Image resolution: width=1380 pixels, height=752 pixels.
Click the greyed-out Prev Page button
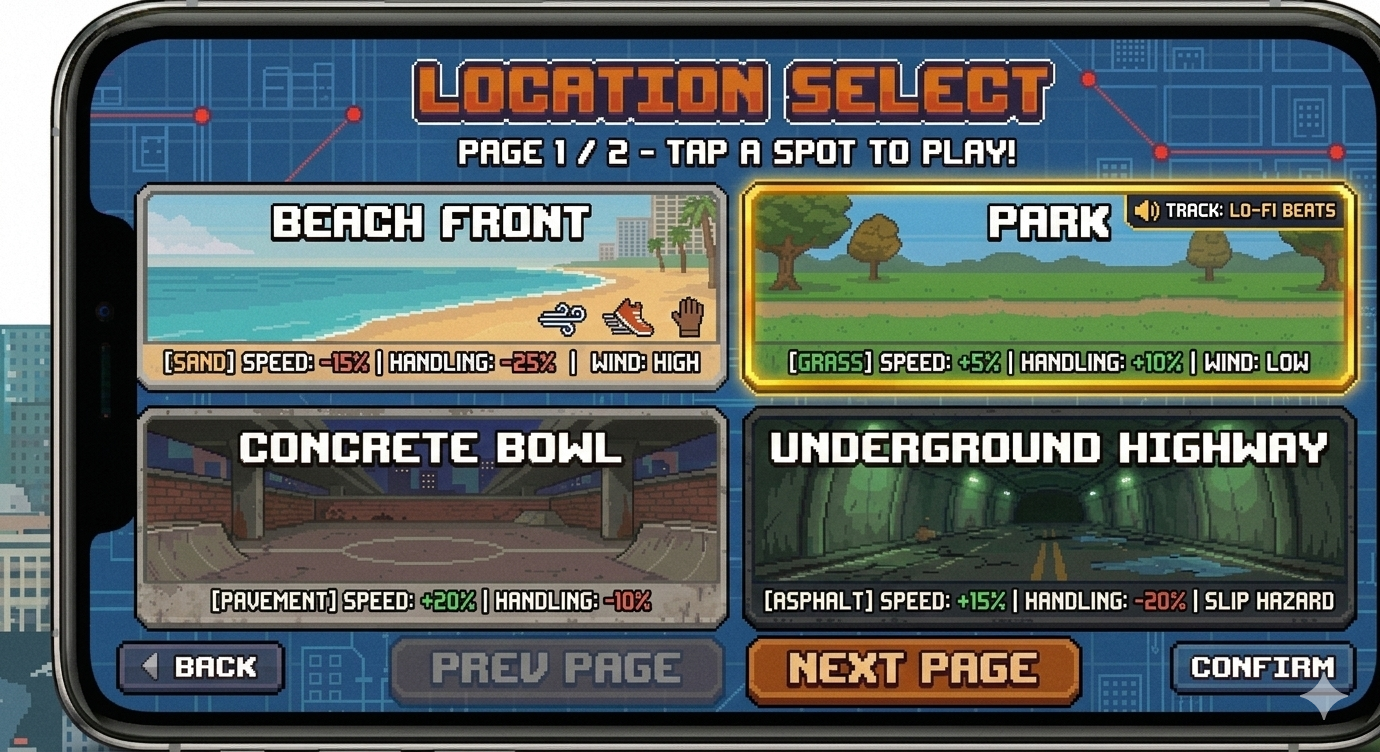(557, 665)
